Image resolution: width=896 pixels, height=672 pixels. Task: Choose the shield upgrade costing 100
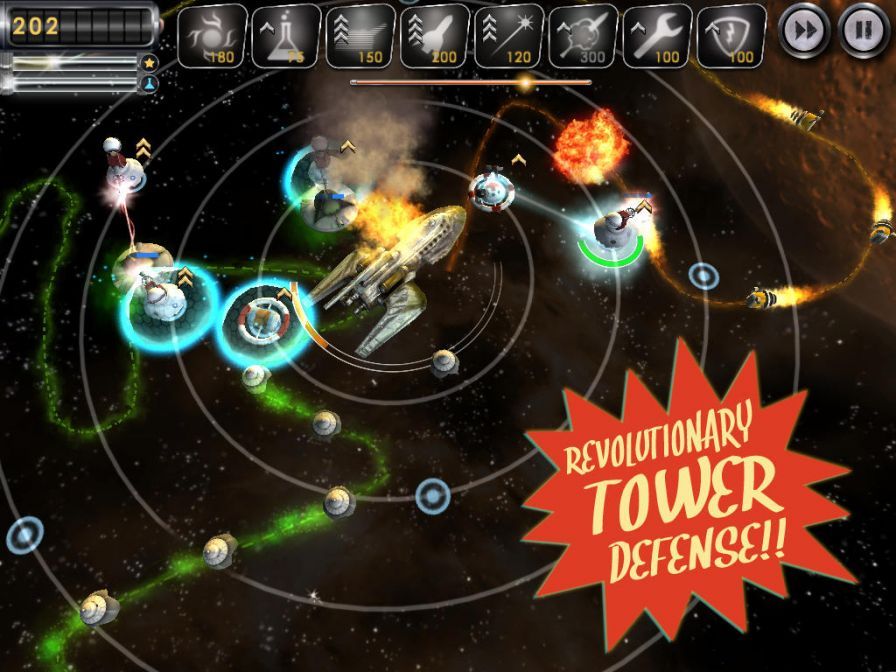coord(731,36)
